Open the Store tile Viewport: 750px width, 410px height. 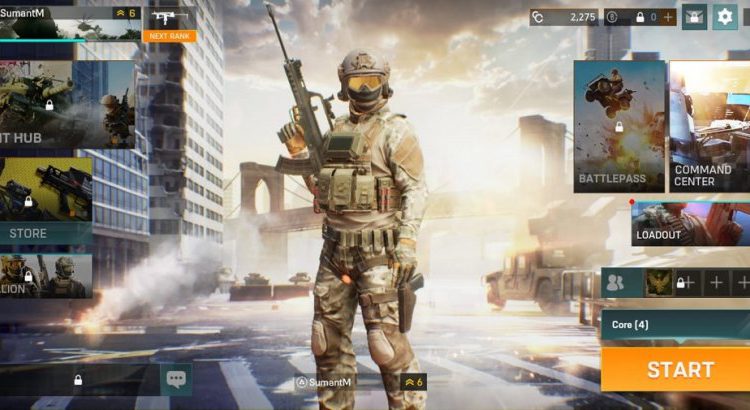coord(46,202)
